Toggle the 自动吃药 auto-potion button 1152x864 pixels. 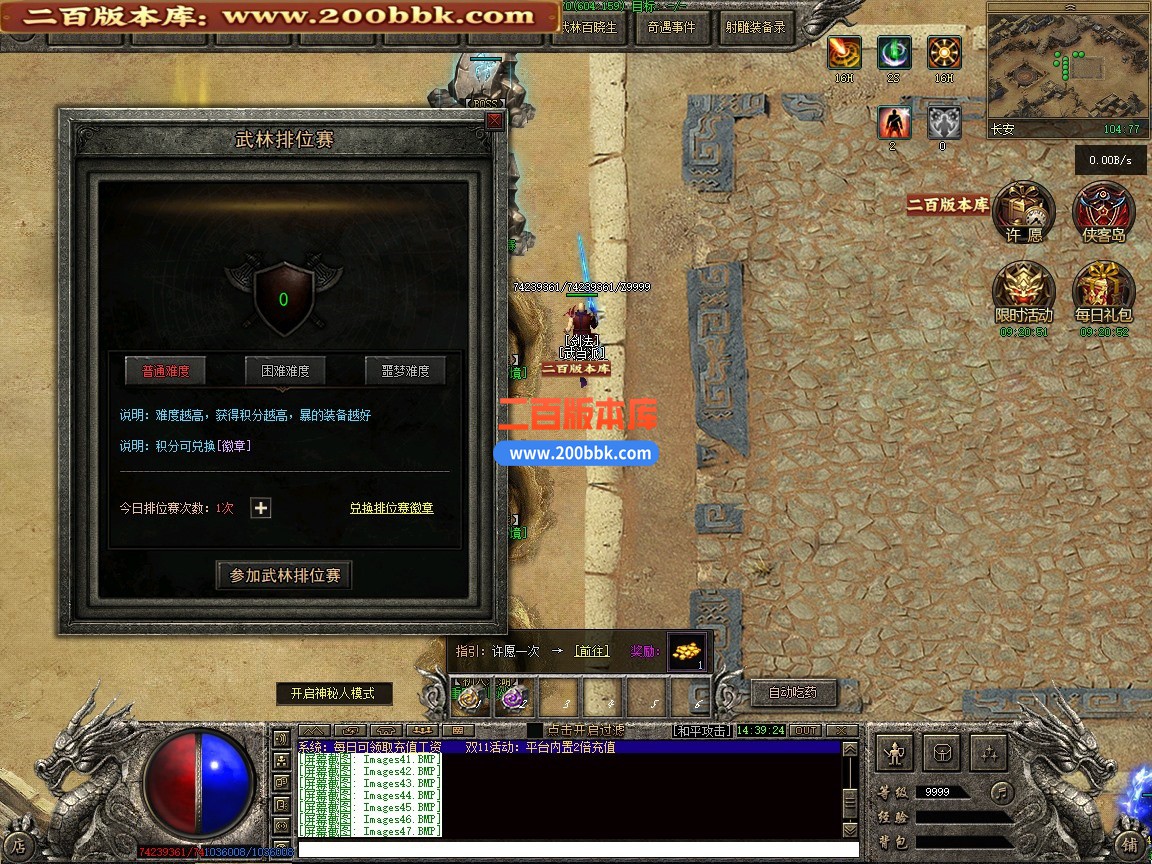point(792,692)
